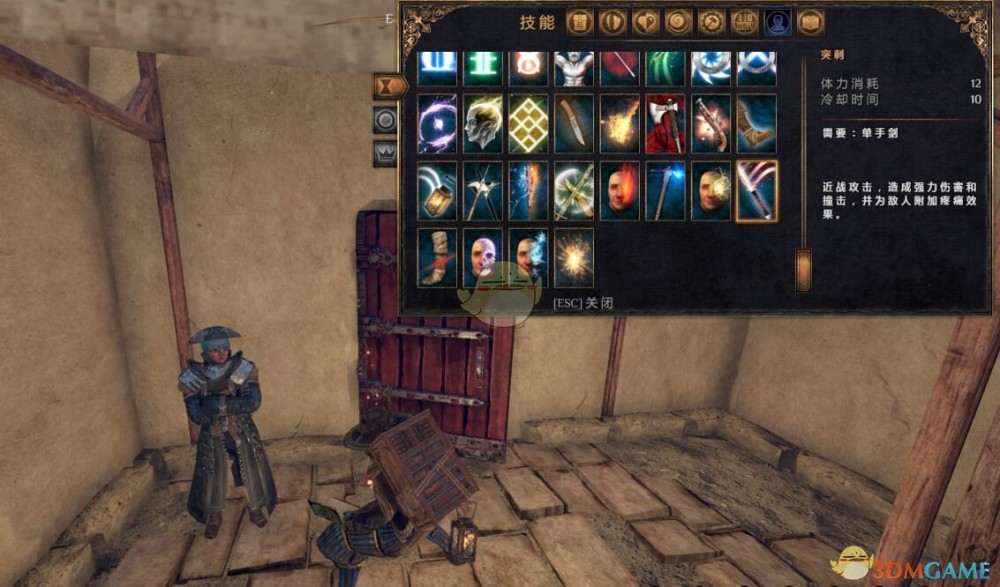Choose the drinking horn skill icon
Image resolution: width=1000 pixels, height=587 pixels.
[756, 124]
